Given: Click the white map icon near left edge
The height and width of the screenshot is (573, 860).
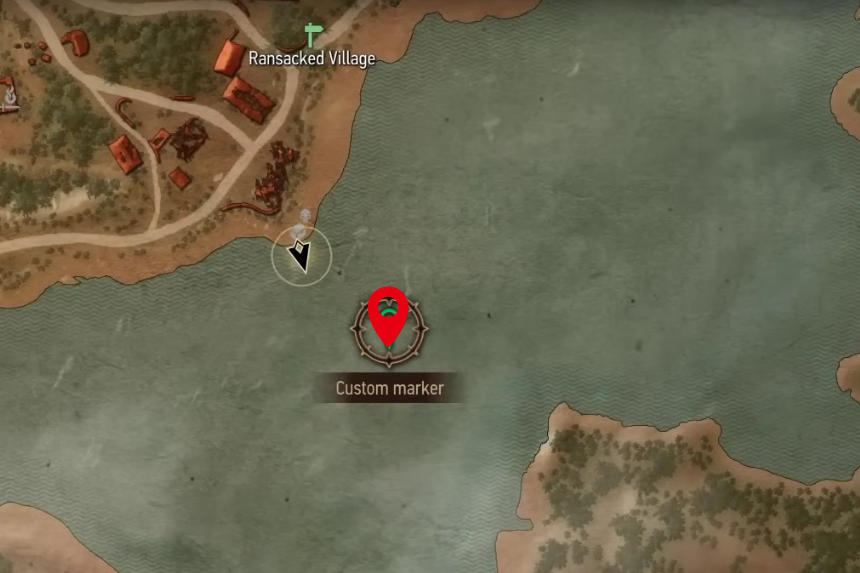Looking at the screenshot, I should pyautogui.click(x=10, y=95).
